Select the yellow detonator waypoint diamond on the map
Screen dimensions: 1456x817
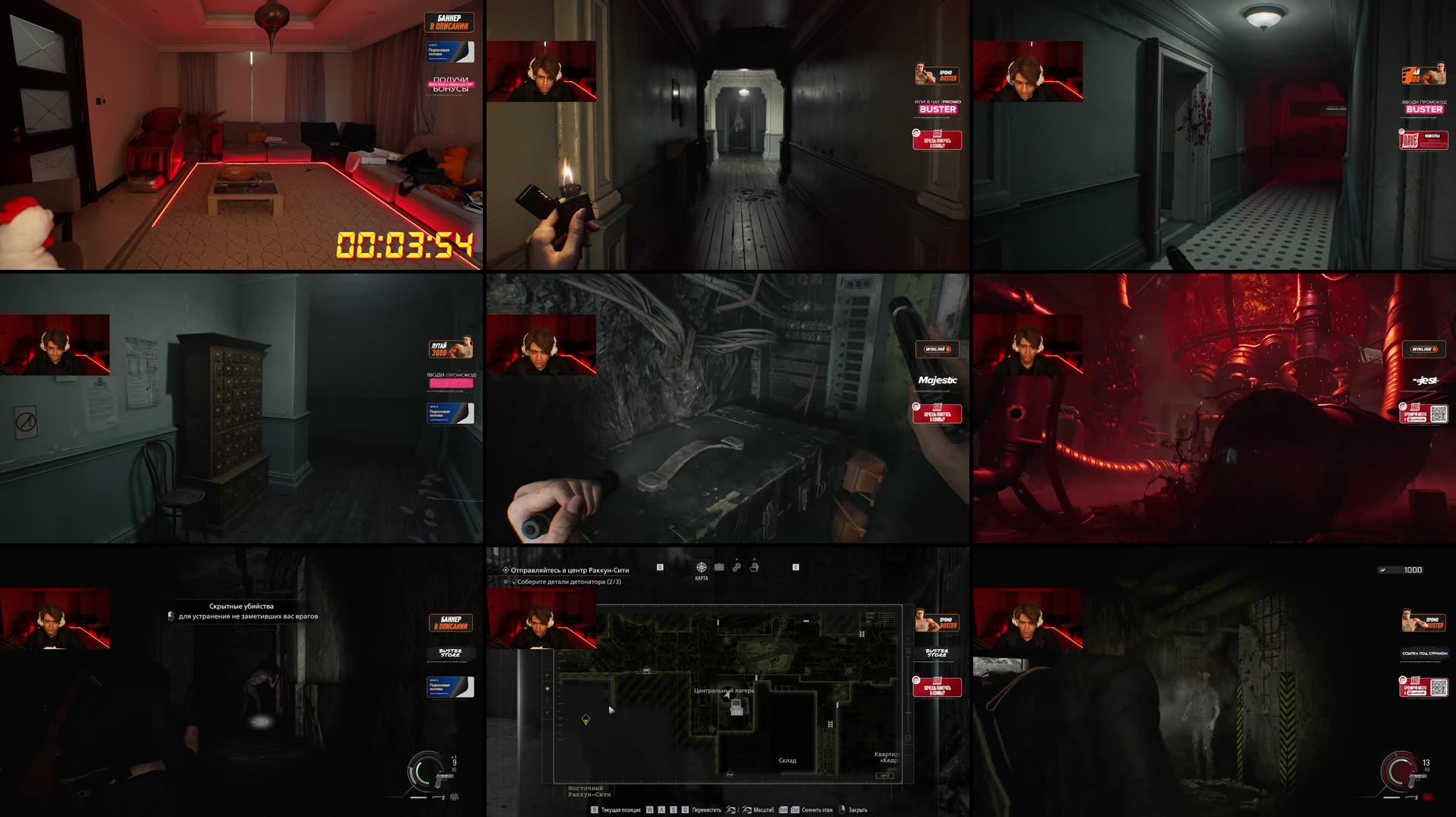pyautogui.click(x=586, y=720)
